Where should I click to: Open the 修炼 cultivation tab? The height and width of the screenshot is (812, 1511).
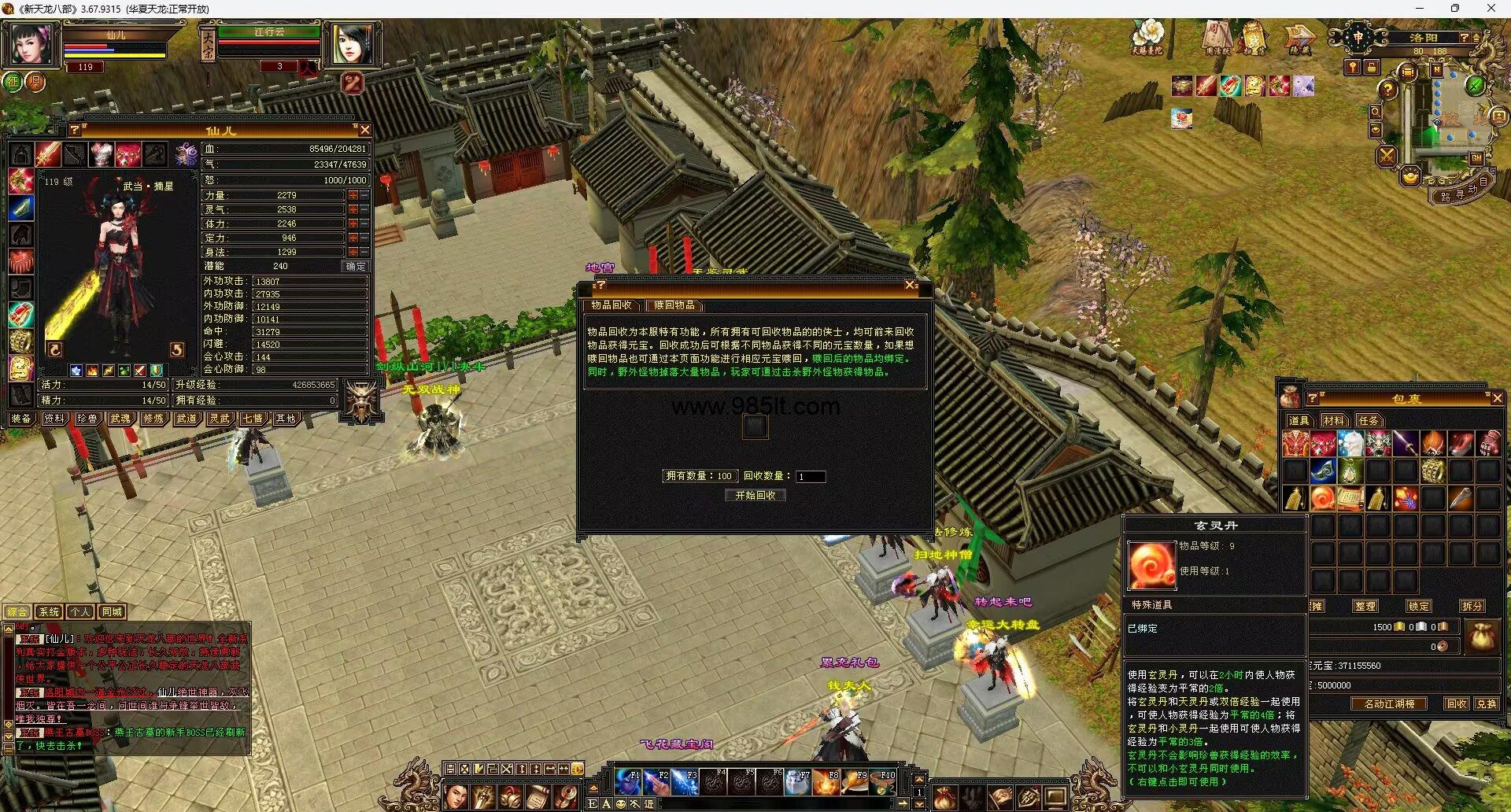[153, 419]
